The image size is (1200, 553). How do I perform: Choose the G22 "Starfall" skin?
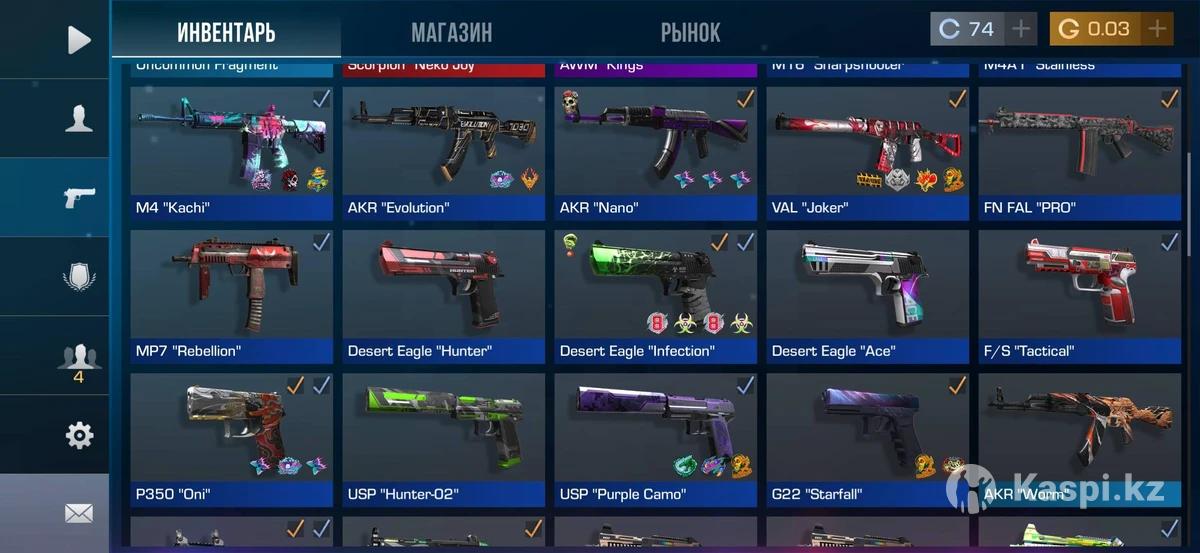tap(867, 438)
